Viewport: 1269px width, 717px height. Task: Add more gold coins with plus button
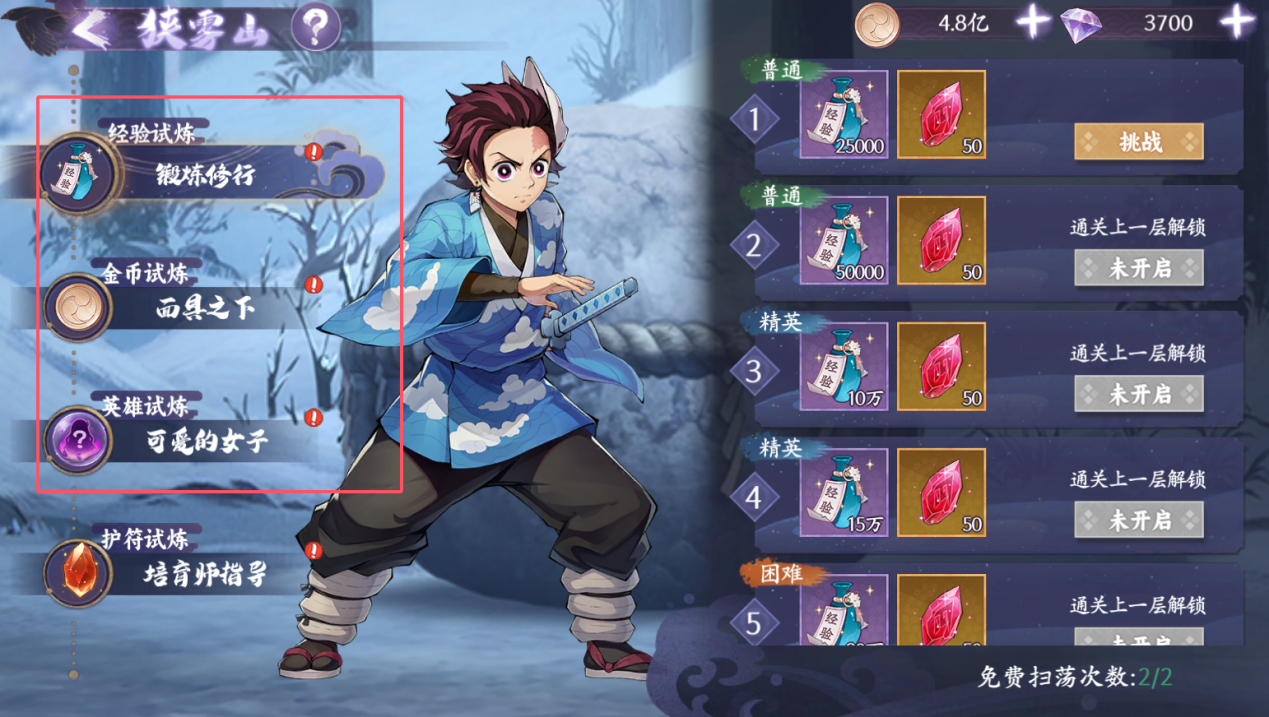[x=1032, y=22]
